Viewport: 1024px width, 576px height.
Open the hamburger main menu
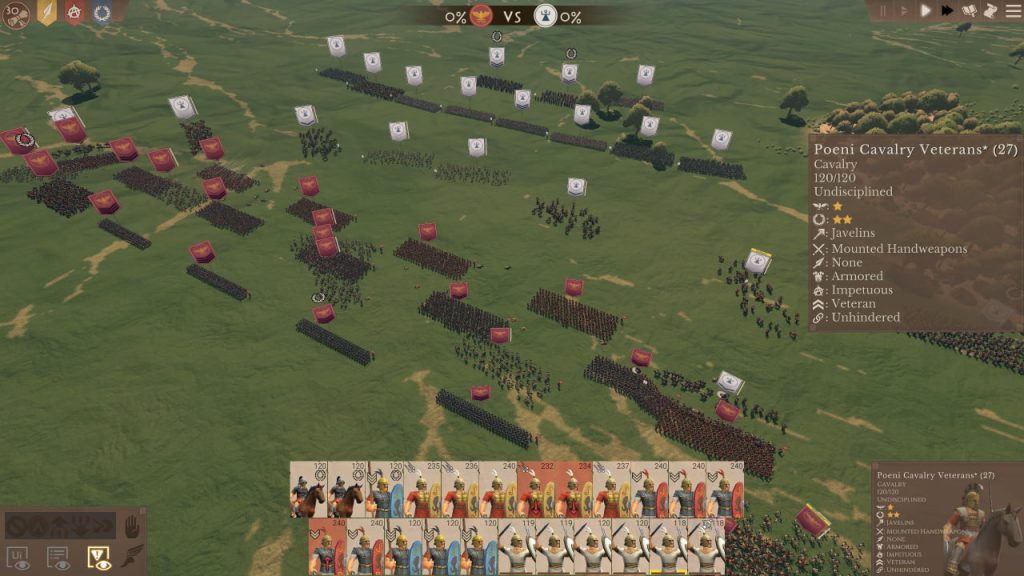tap(1011, 11)
